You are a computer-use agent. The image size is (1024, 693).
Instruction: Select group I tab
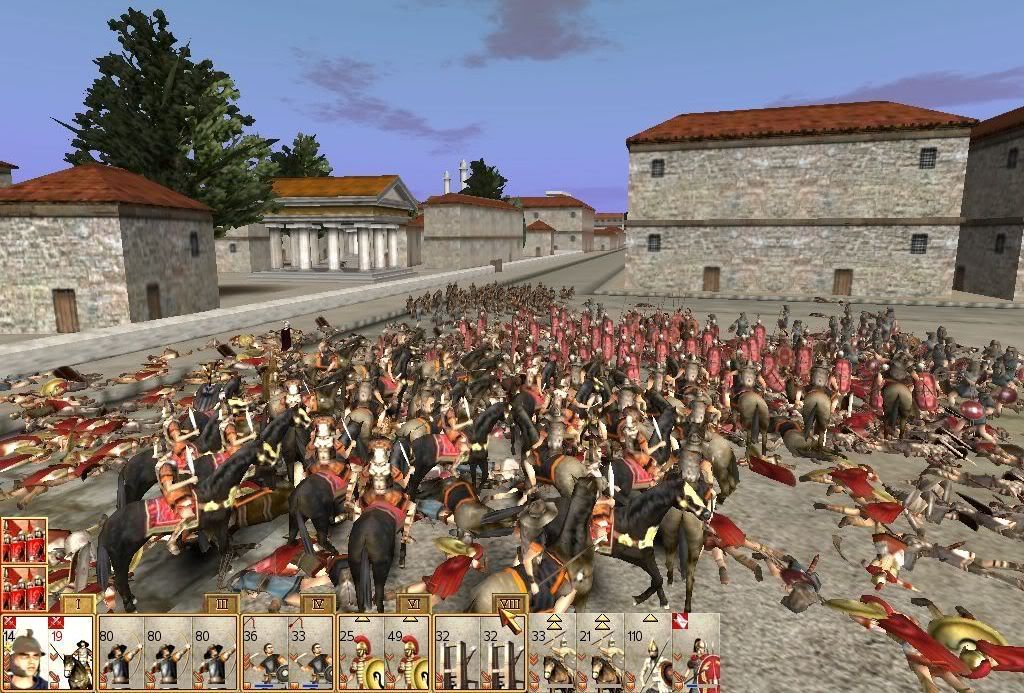coord(78,604)
